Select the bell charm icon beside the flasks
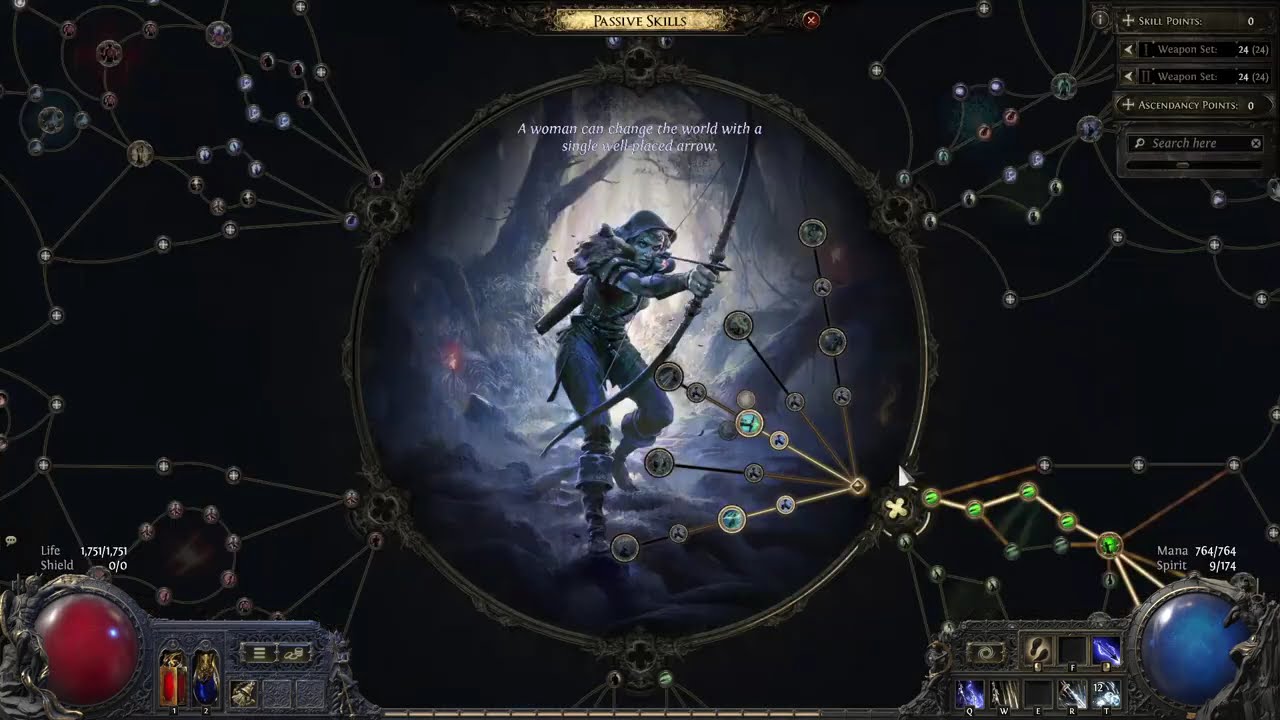The height and width of the screenshot is (720, 1280). click(245, 692)
